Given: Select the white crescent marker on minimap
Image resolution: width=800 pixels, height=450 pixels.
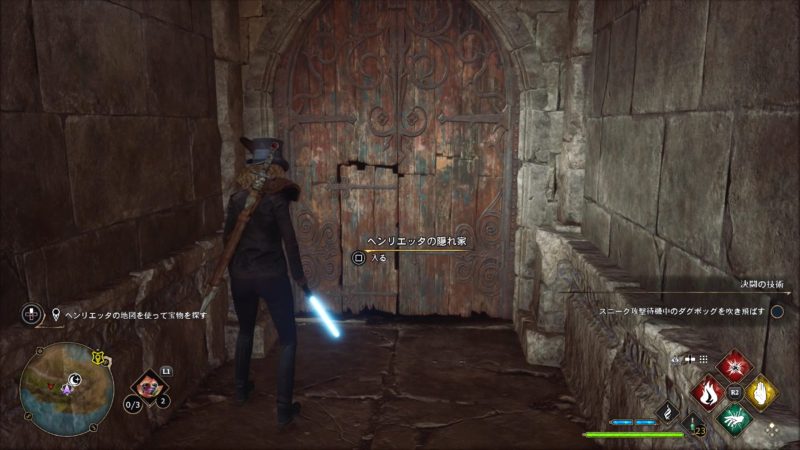Looking at the screenshot, I should coord(75,379).
